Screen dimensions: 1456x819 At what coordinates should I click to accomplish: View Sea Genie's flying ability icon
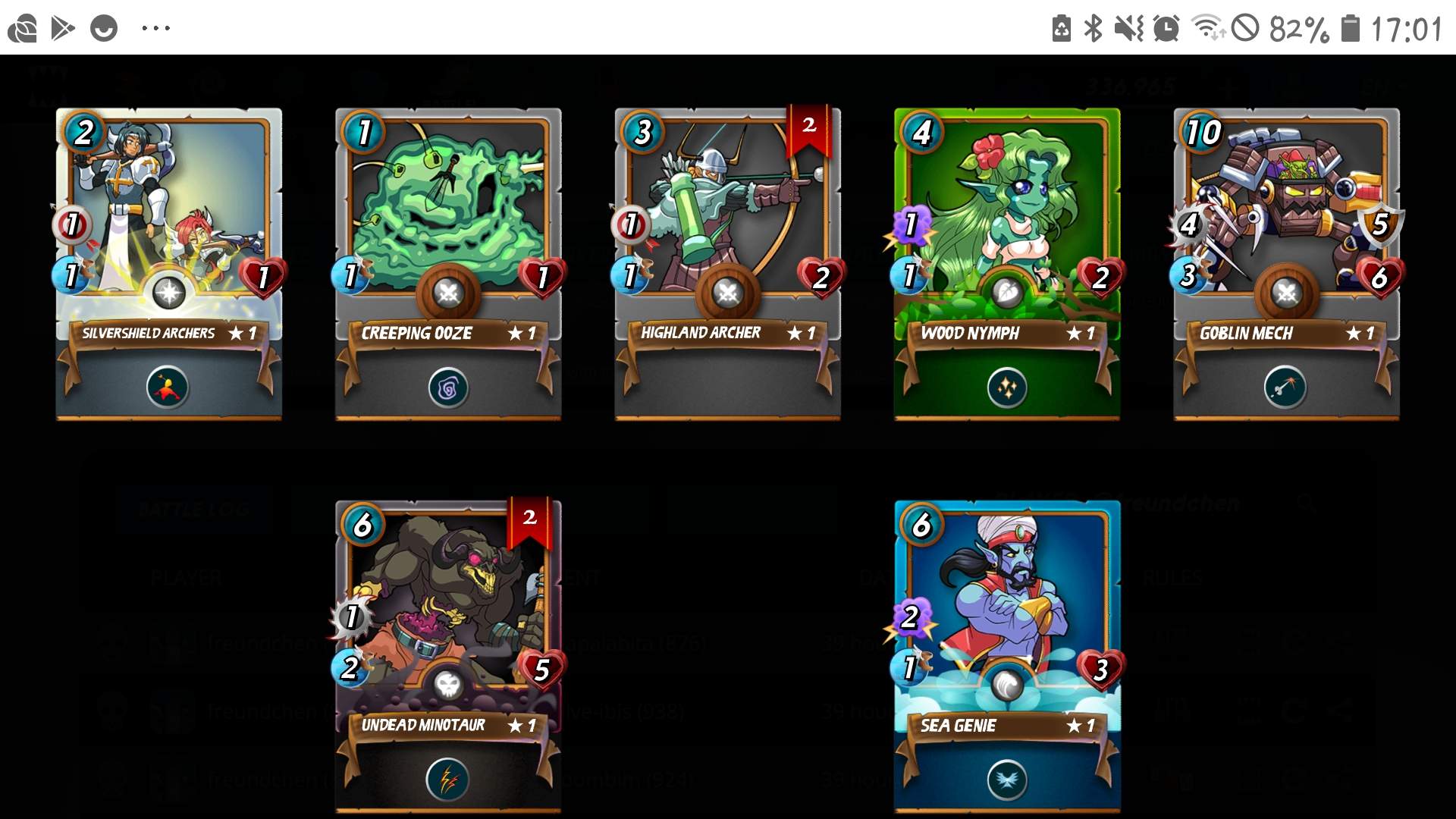pos(1007,780)
